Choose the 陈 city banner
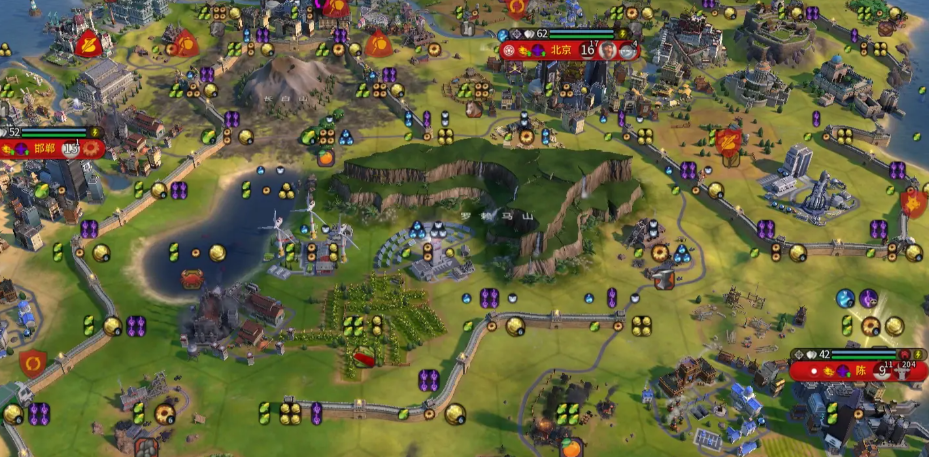This screenshot has width=929, height=457. [x=859, y=370]
